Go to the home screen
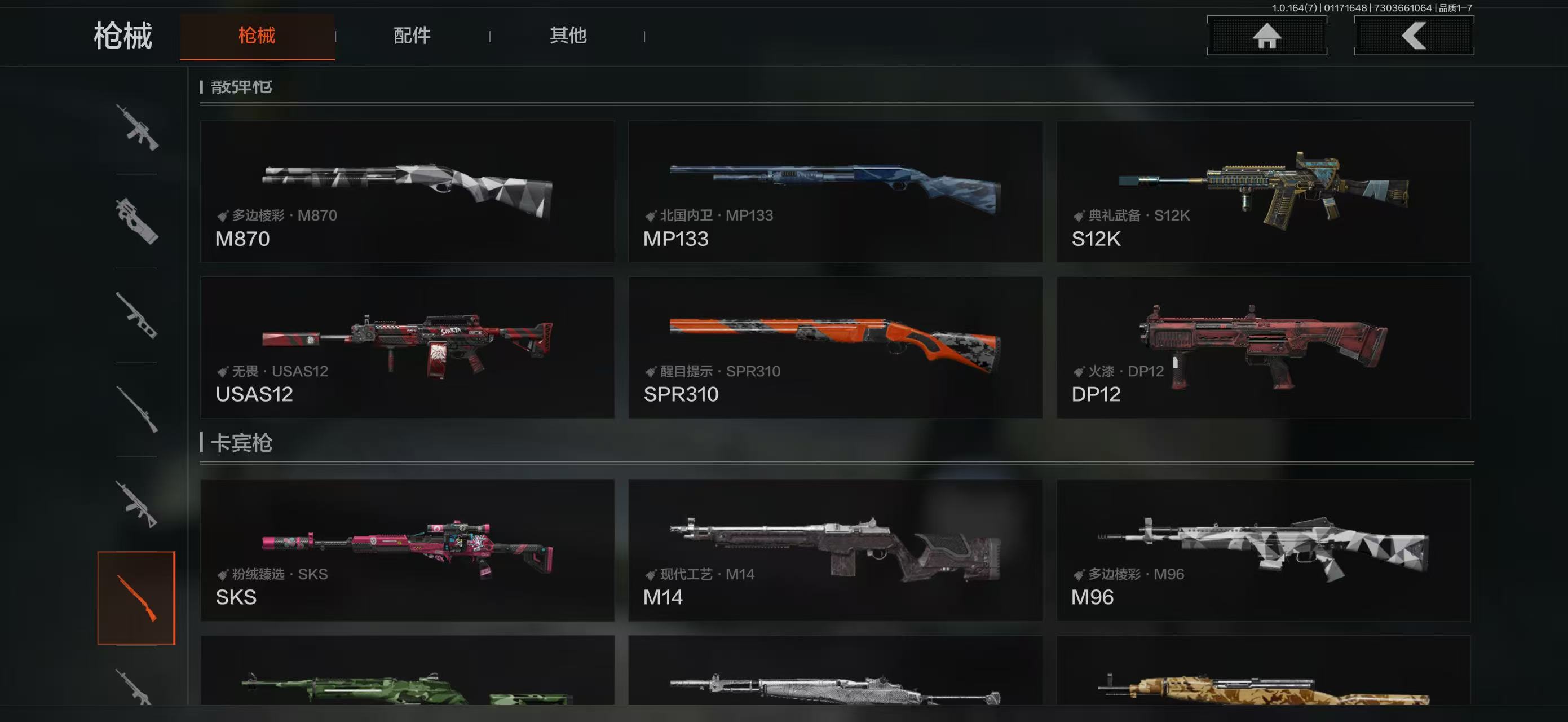The image size is (1568, 722). pyautogui.click(x=1267, y=36)
